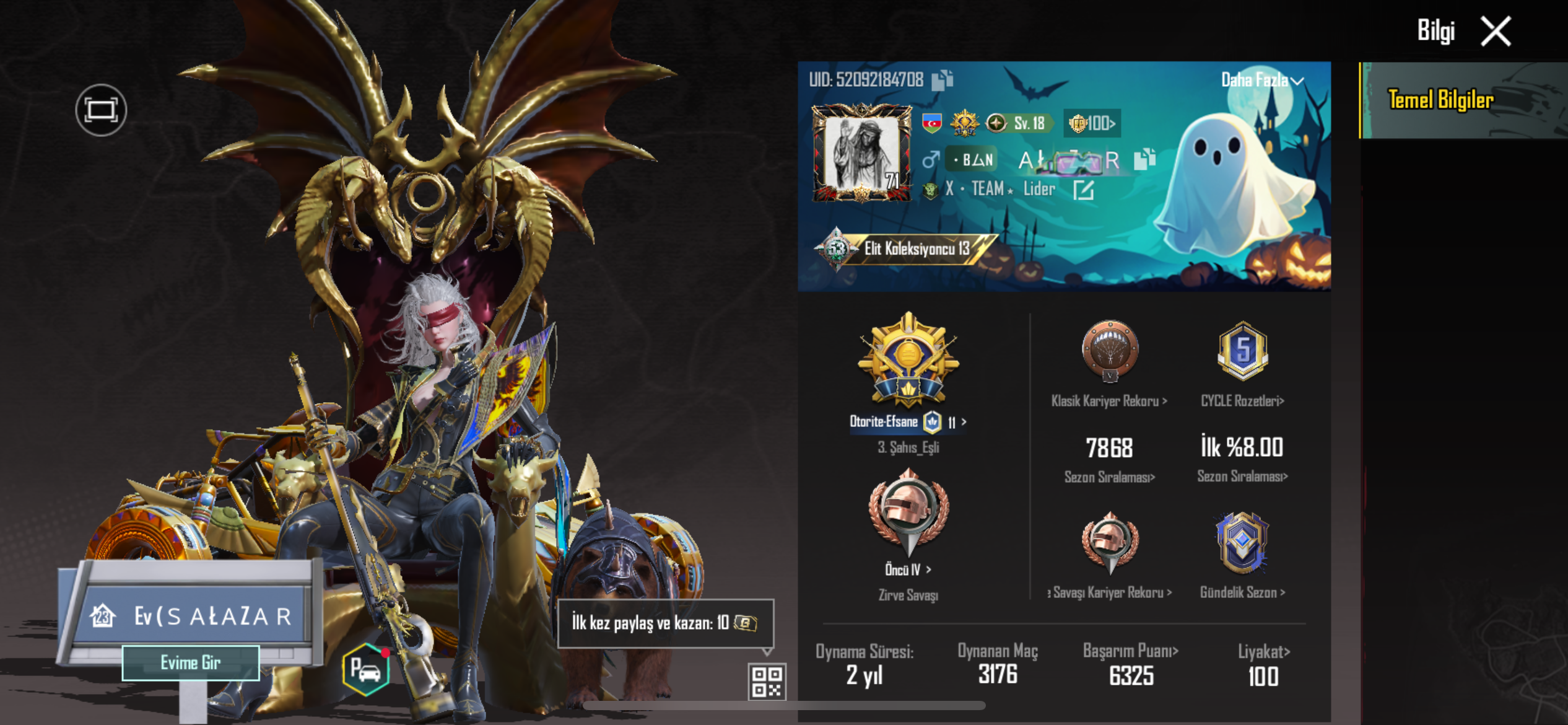
Task: Open Klasik Kariyer Rekoru
Action: pyautogui.click(x=1109, y=401)
